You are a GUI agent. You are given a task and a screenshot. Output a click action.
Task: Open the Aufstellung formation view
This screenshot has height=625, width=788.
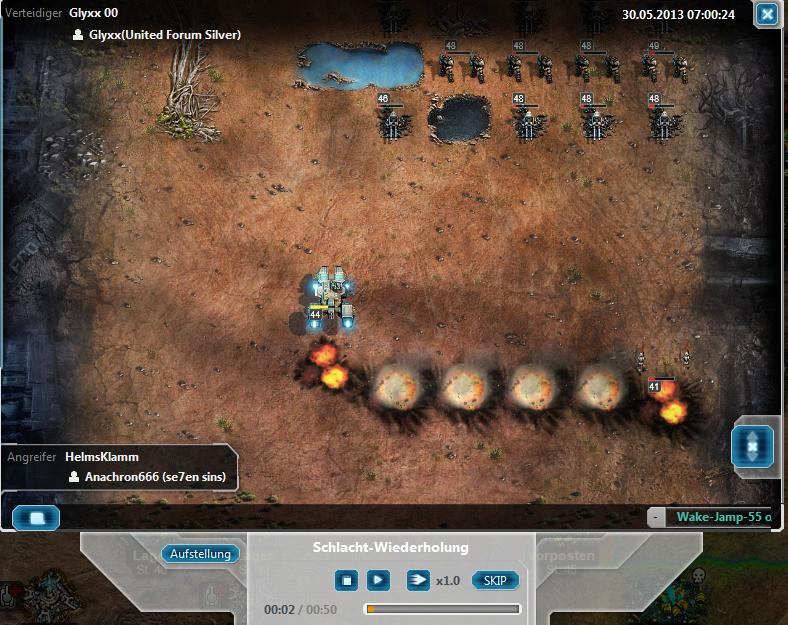pos(200,553)
